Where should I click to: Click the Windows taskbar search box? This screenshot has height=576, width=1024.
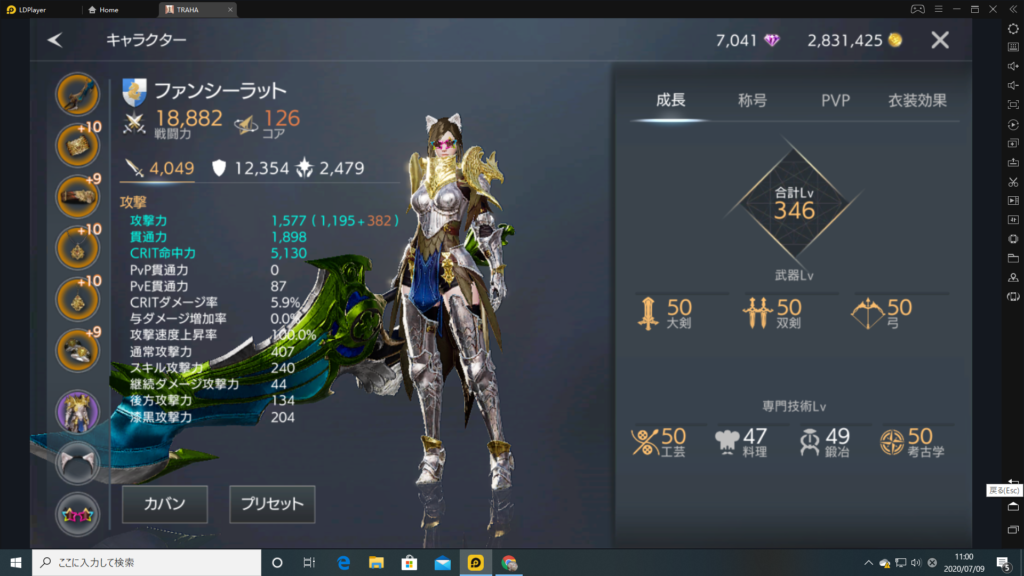pos(145,563)
